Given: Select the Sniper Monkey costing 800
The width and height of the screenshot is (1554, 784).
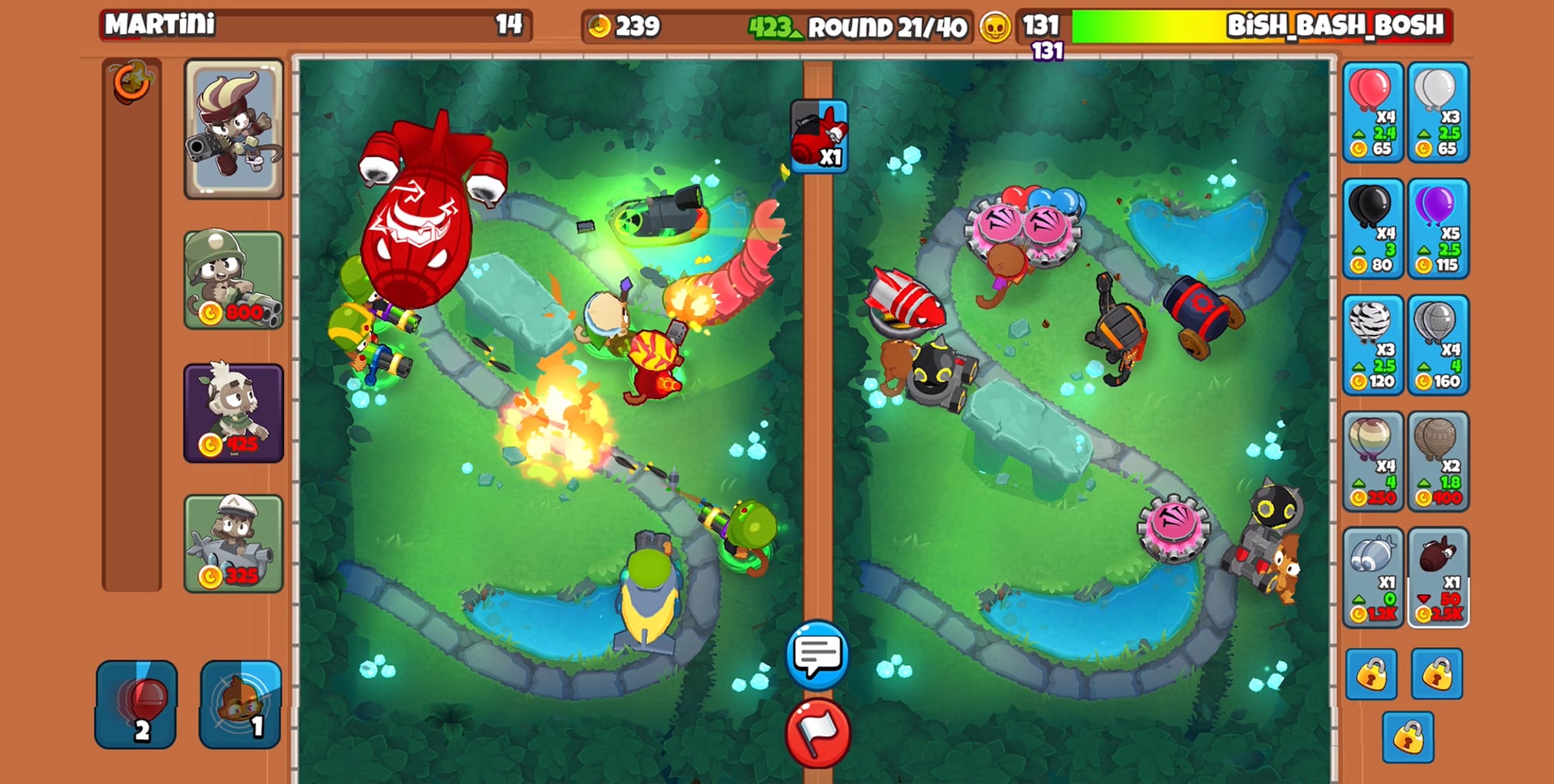Looking at the screenshot, I should pos(232,279).
